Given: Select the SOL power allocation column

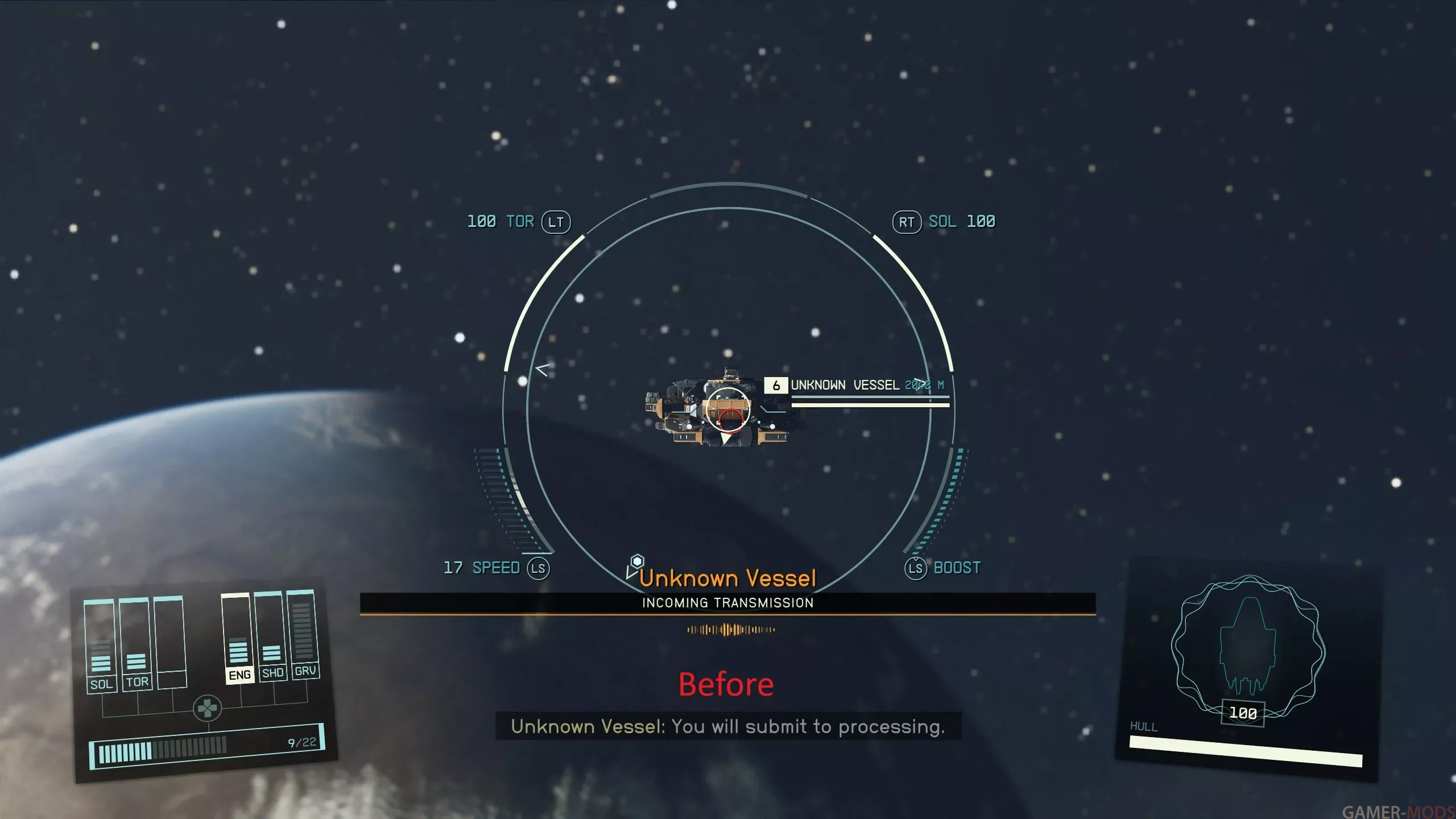Looking at the screenshot, I should [100, 646].
